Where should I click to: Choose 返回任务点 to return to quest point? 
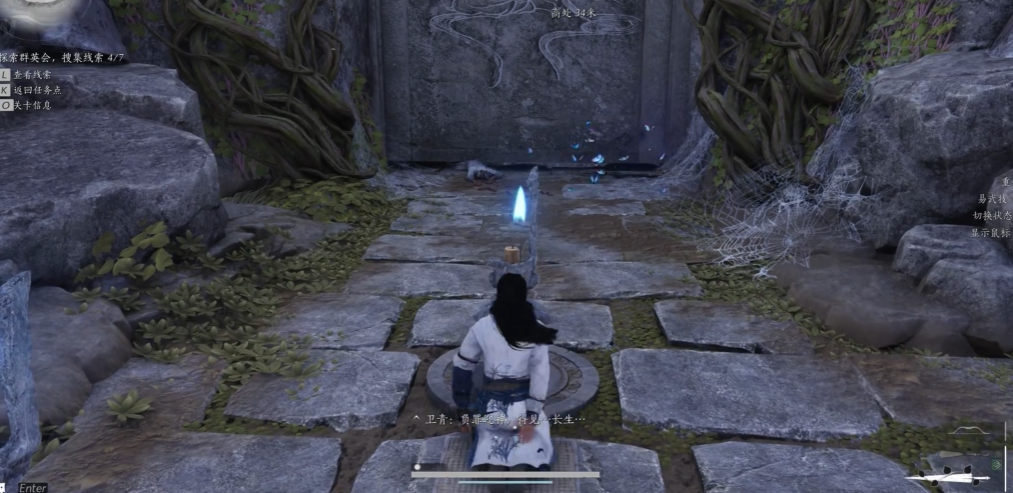(36, 89)
